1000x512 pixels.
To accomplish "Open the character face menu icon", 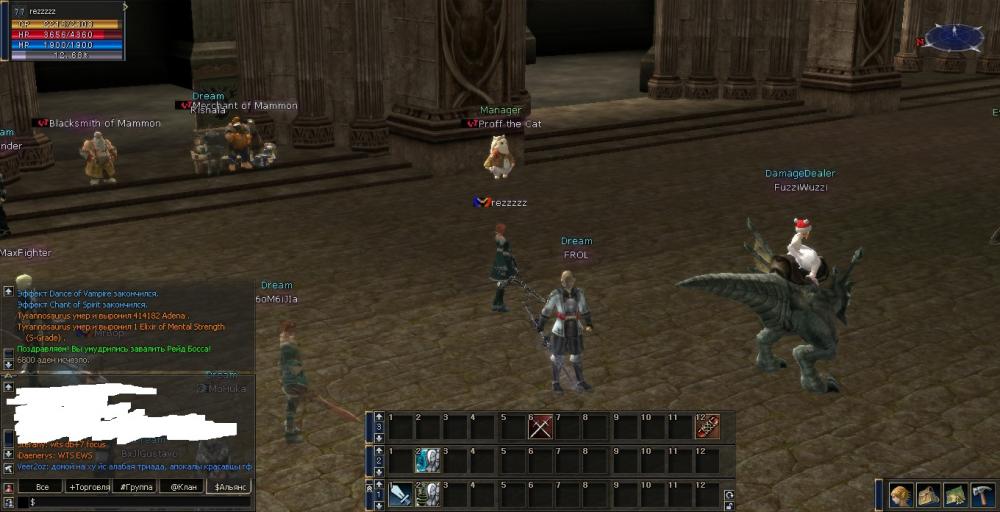I will pyautogui.click(x=901, y=495).
